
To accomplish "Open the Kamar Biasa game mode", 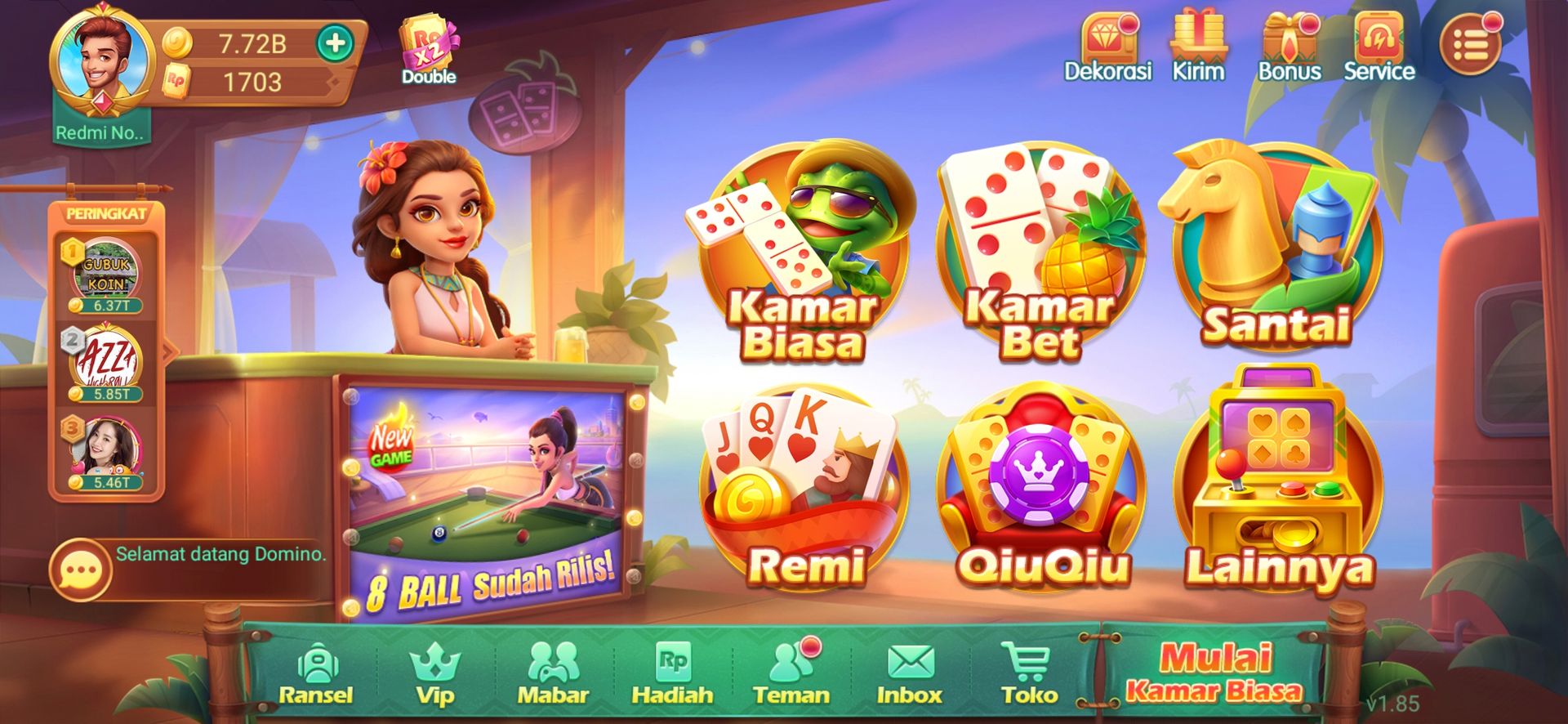I will coord(803,253).
